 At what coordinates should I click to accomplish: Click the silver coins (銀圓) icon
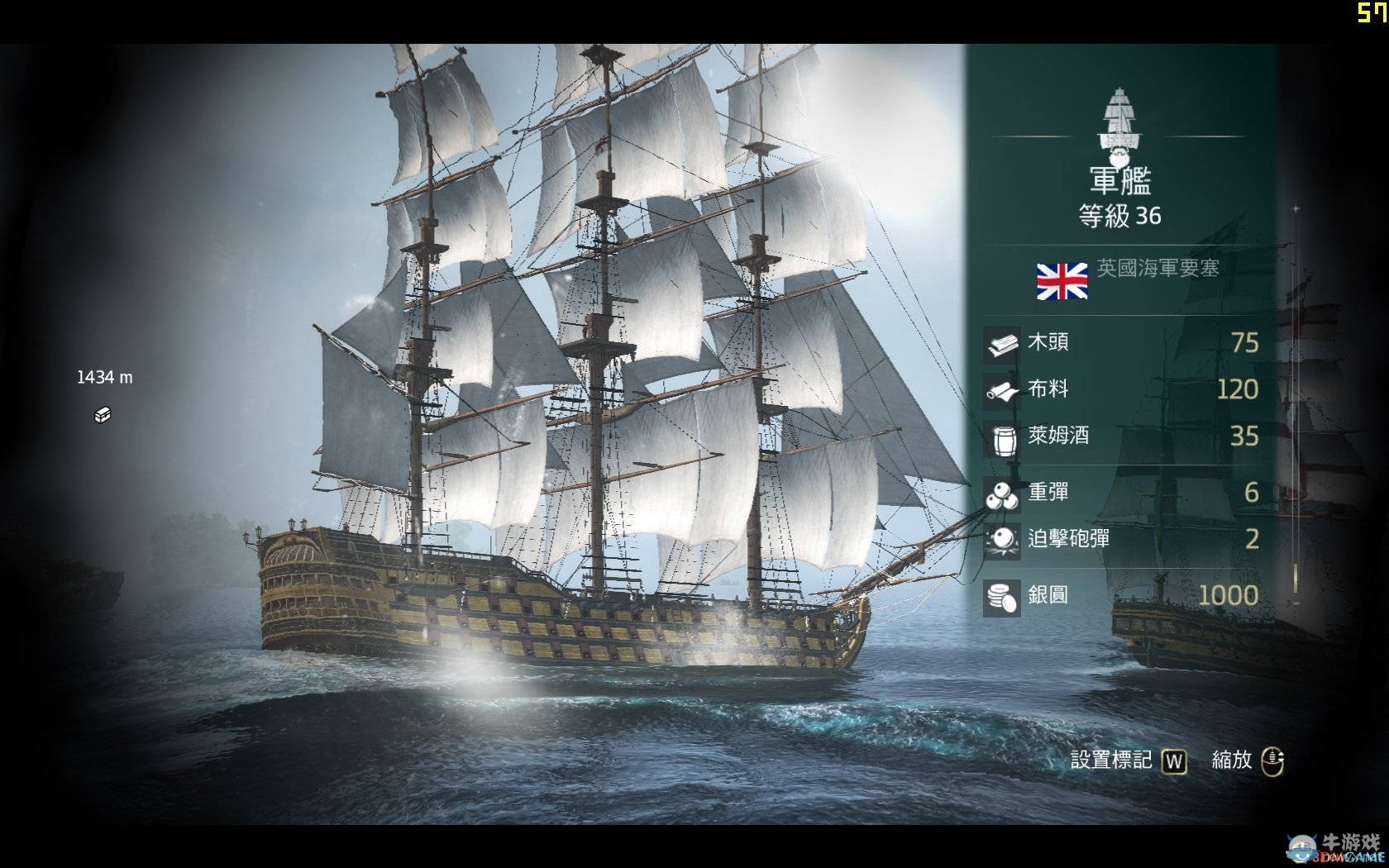[x=1002, y=594]
